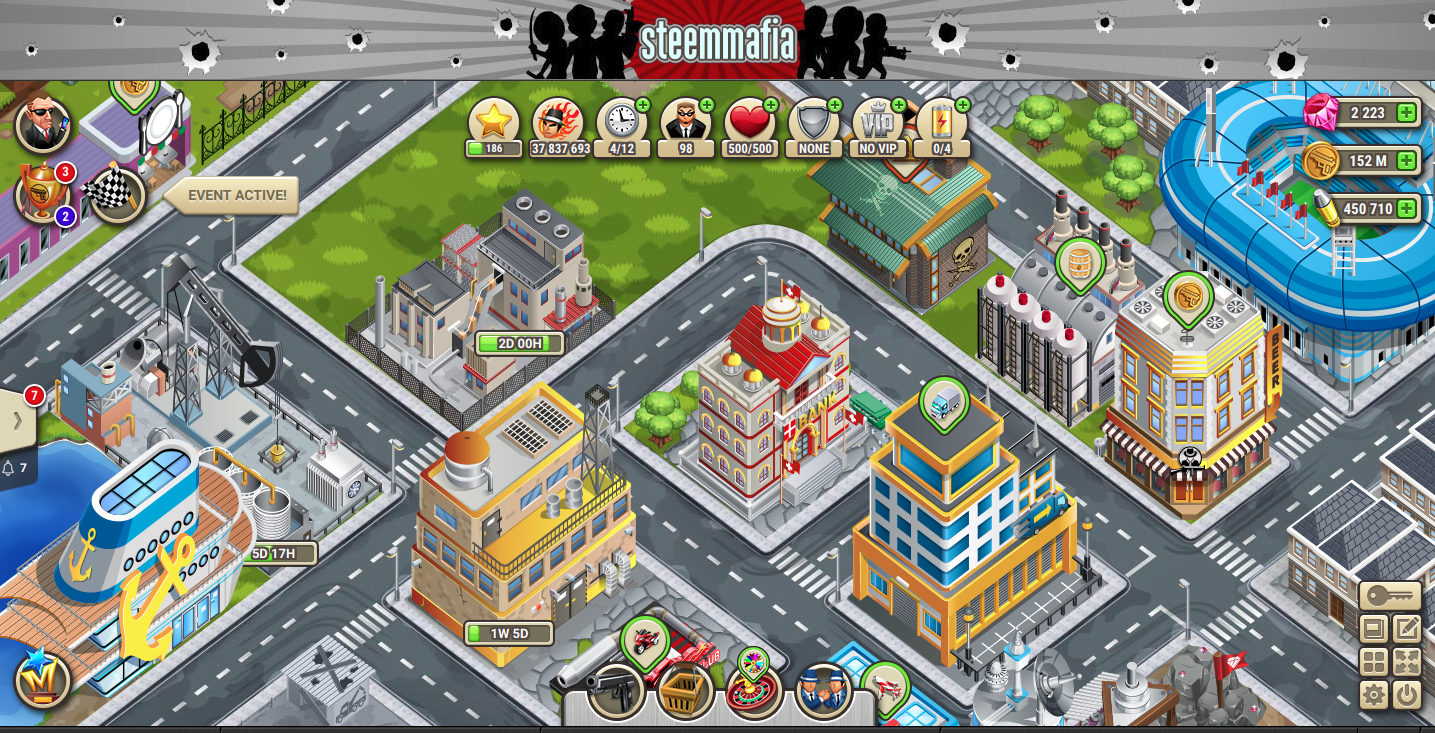The height and width of the screenshot is (733, 1435).
Task: Open the checkered flag event icon
Action: pyautogui.click(x=117, y=195)
